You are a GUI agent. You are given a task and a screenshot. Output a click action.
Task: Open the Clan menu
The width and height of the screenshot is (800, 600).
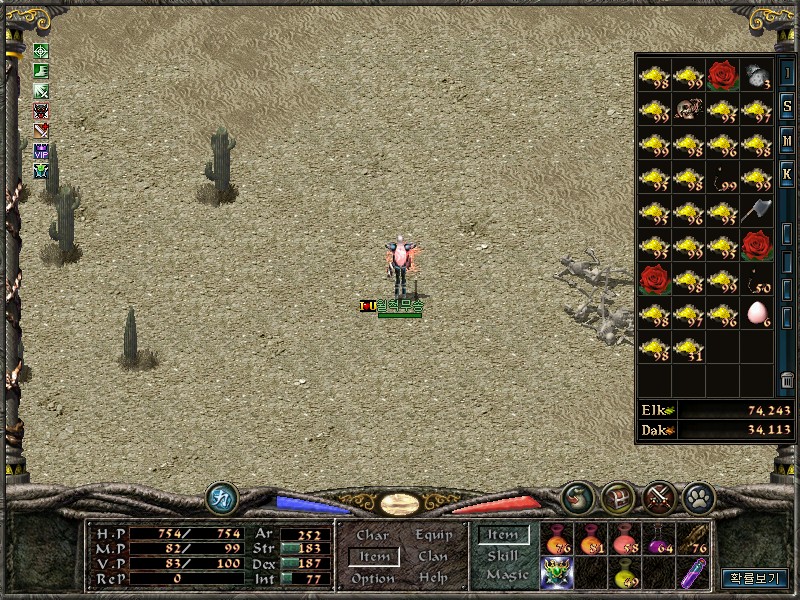click(433, 557)
